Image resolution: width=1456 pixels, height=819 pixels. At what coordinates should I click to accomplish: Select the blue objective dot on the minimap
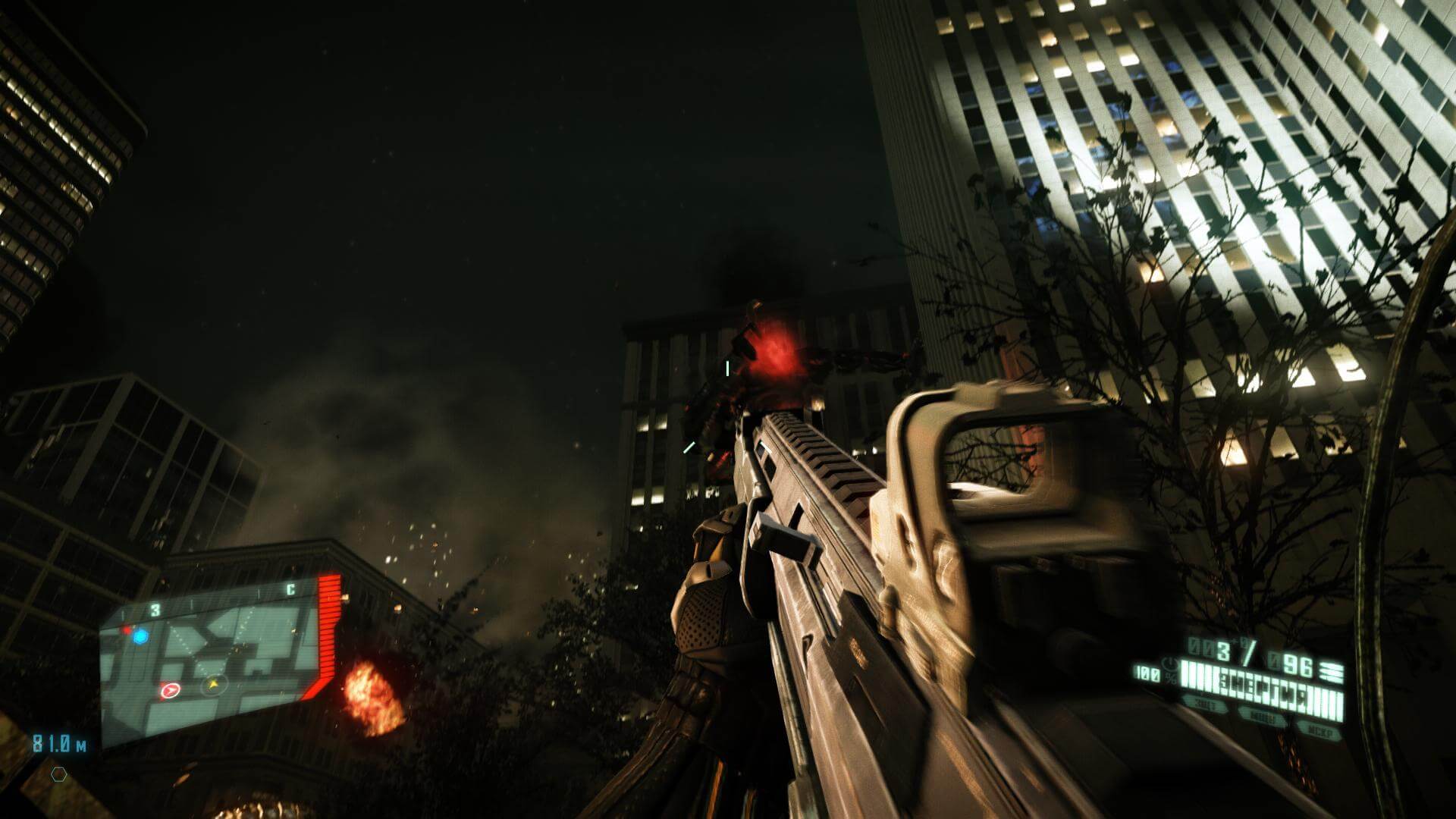click(140, 637)
